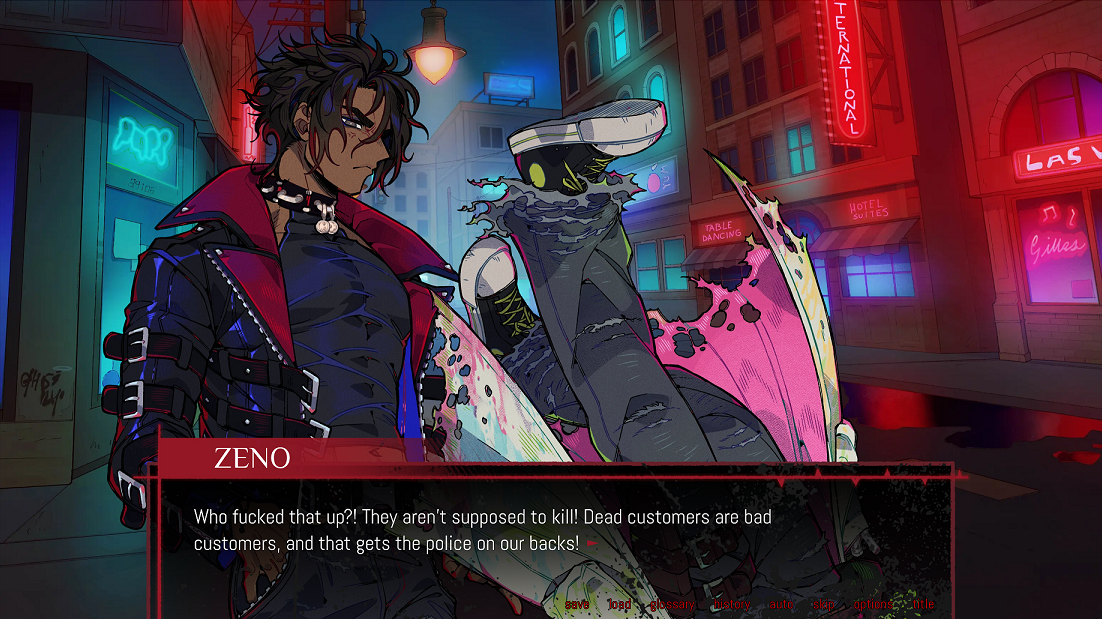Image resolution: width=1102 pixels, height=619 pixels.
Task: Activate skip for dialogue
Action: pyautogui.click(x=823, y=604)
